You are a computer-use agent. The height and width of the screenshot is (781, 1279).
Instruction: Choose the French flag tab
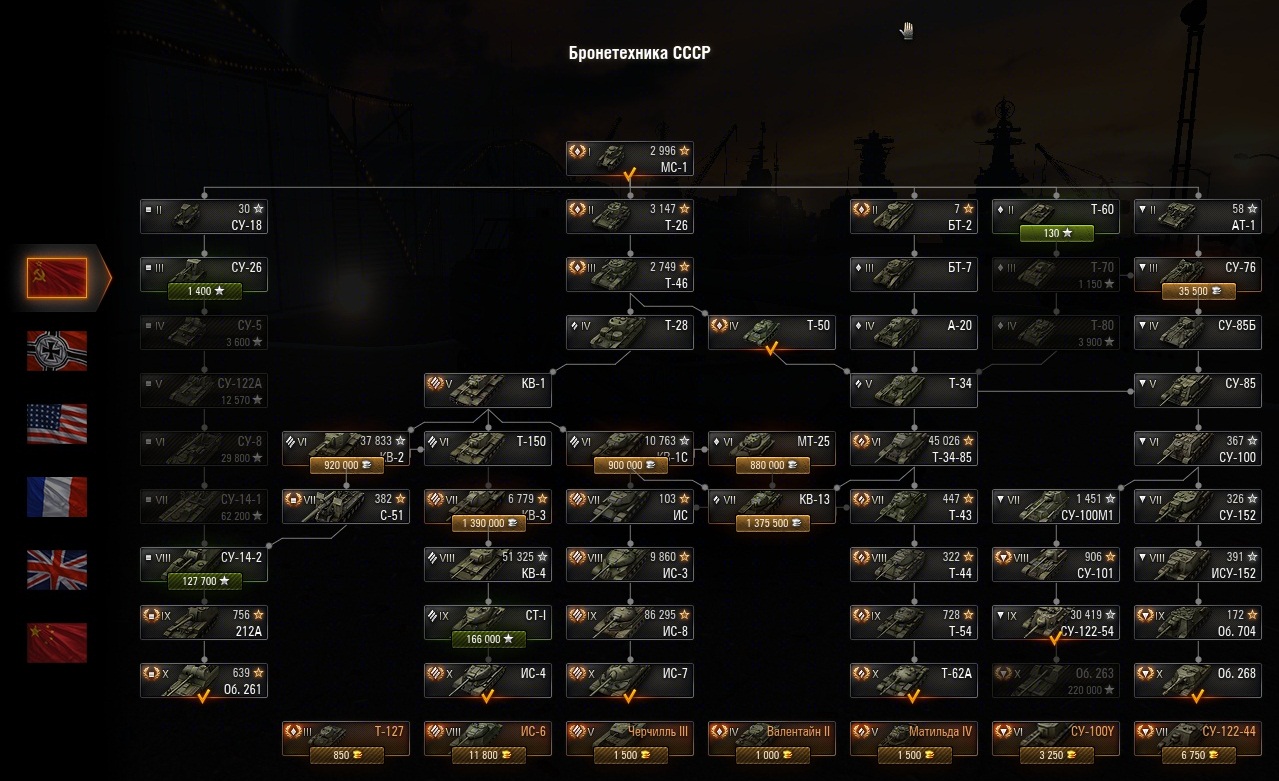57,497
